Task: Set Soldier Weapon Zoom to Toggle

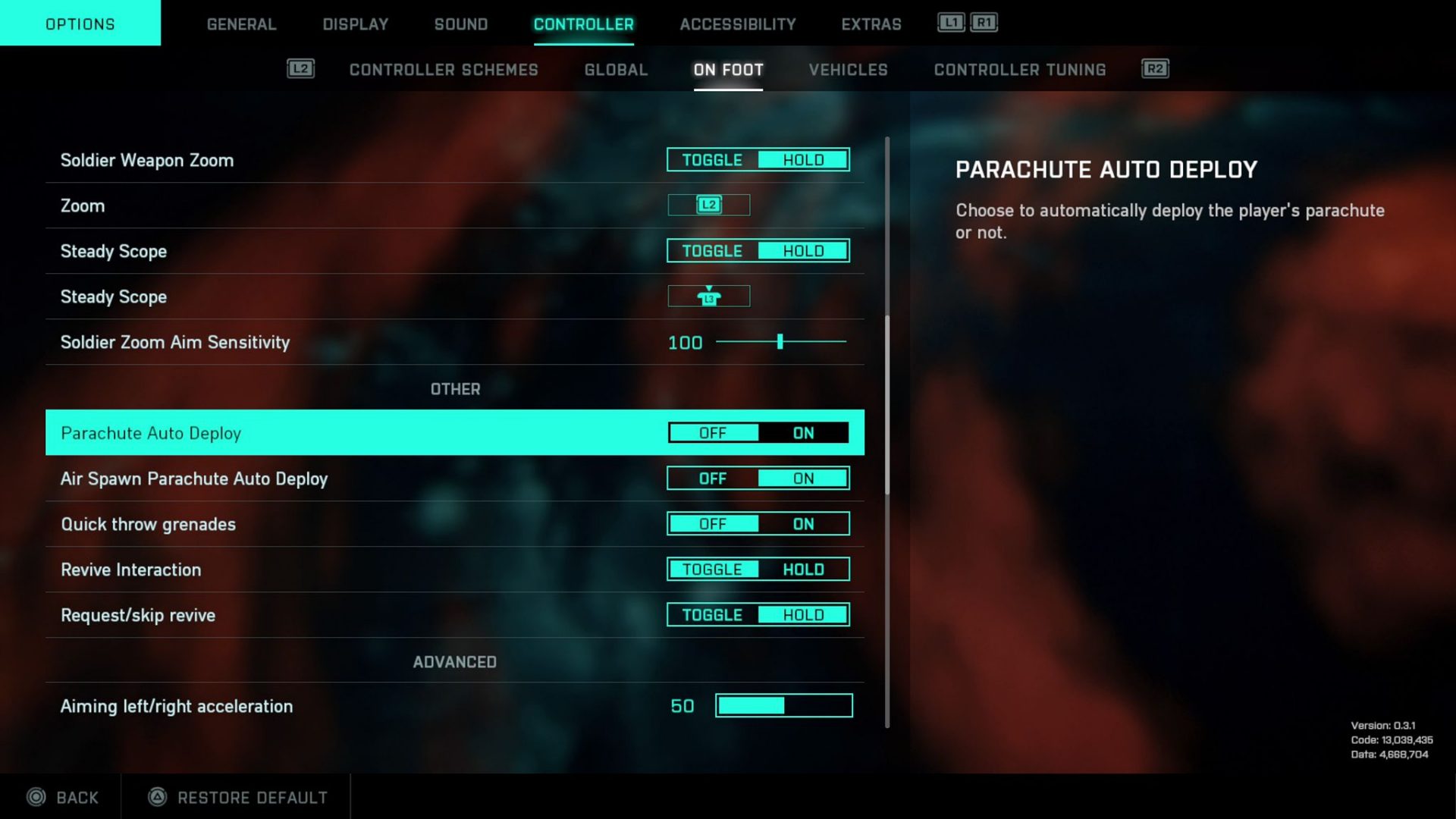Action: pyautogui.click(x=713, y=159)
